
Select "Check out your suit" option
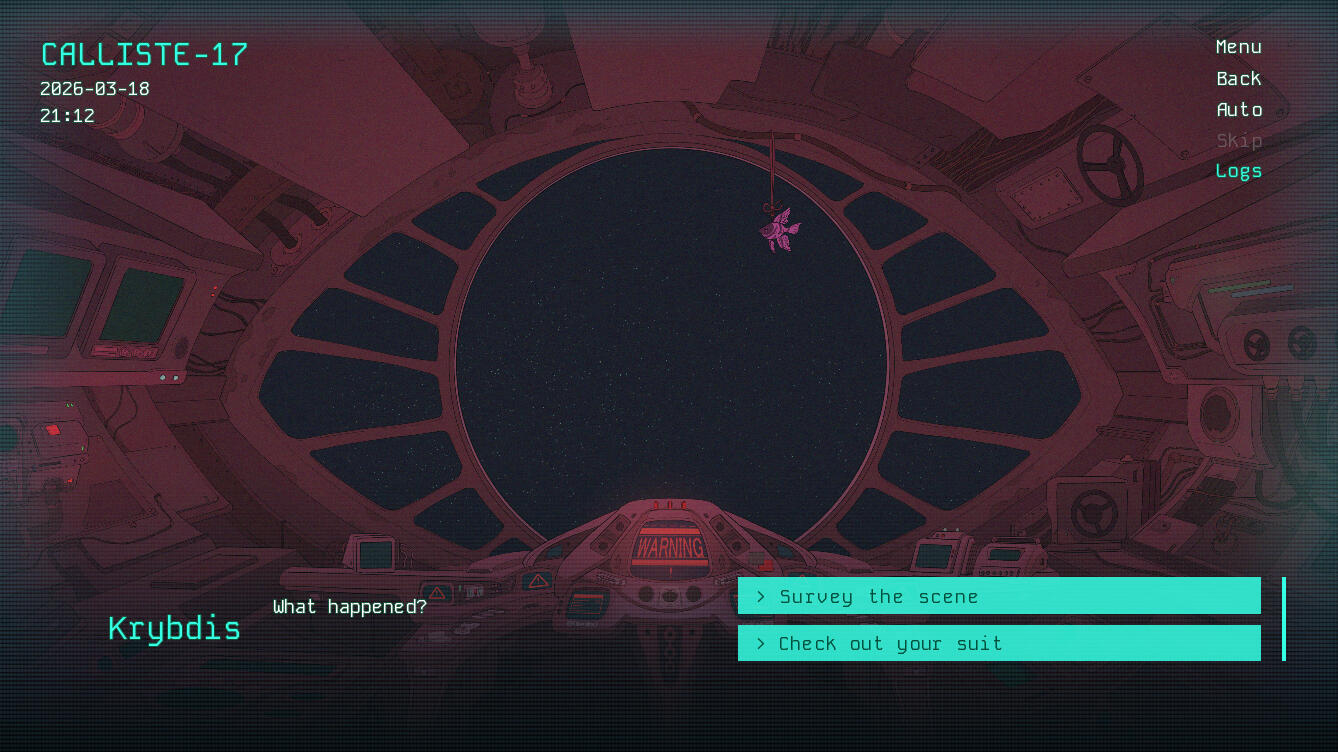998,643
